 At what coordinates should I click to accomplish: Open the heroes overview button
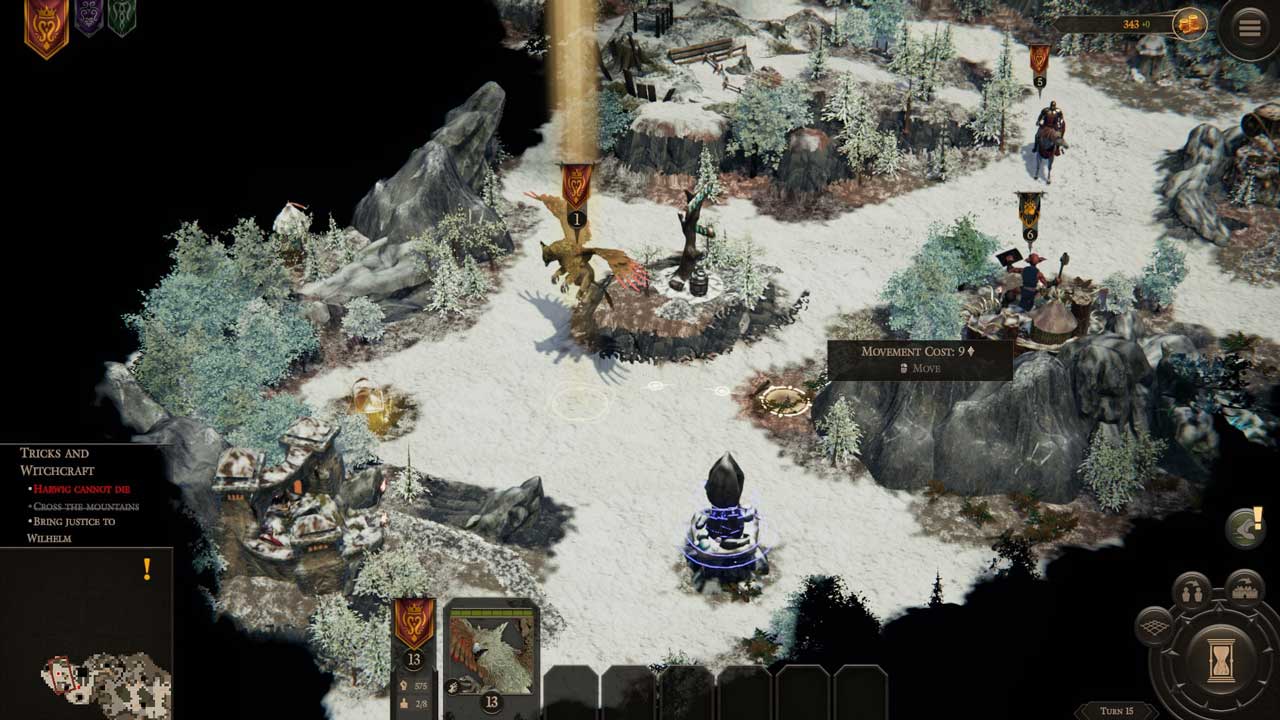[1191, 592]
